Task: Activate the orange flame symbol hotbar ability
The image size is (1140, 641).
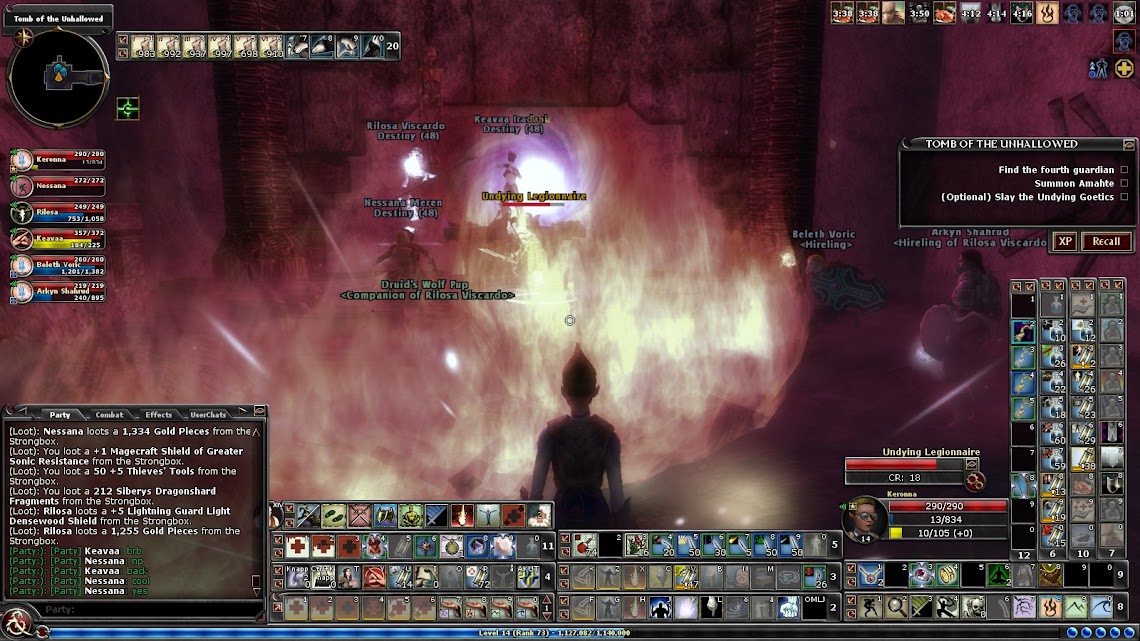Action: [1049, 606]
